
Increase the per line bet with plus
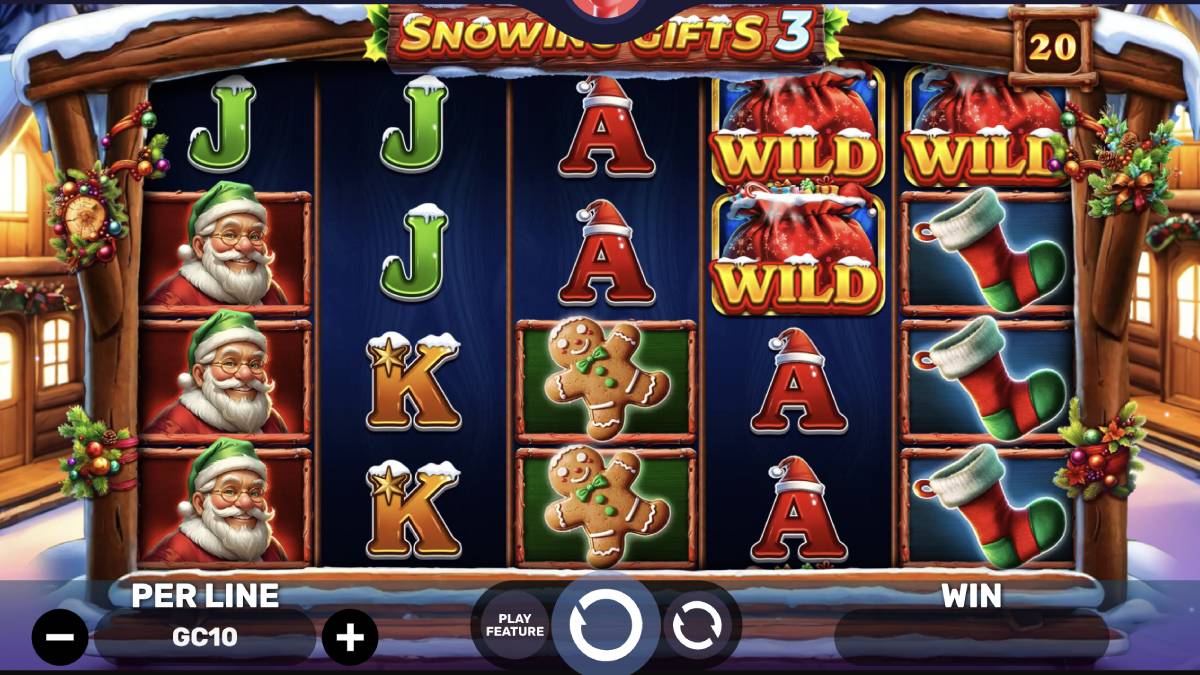(x=350, y=637)
